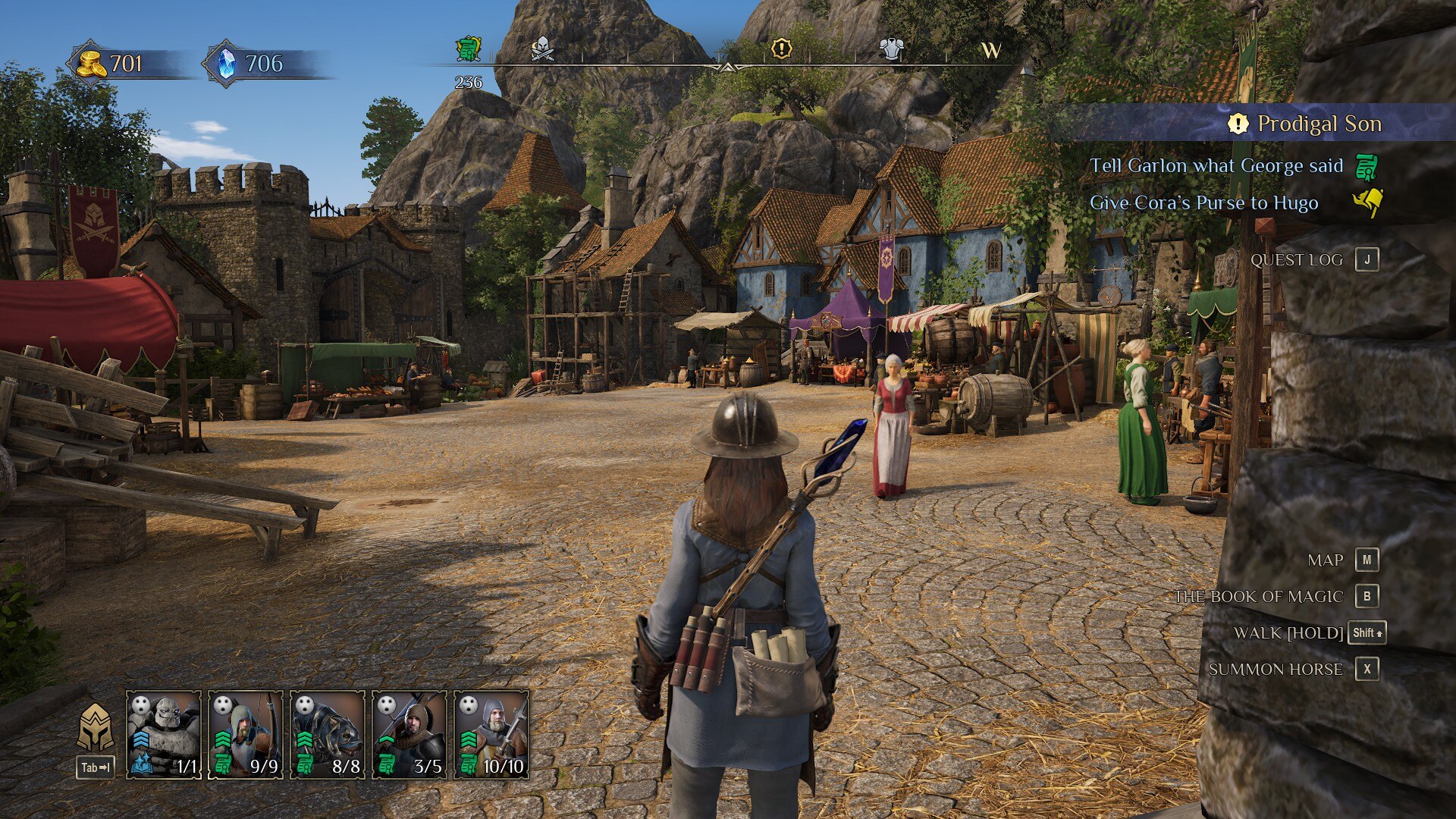The image size is (1456, 819).
Task: Click the armor chestplate compass marker
Action: pyautogui.click(x=891, y=49)
